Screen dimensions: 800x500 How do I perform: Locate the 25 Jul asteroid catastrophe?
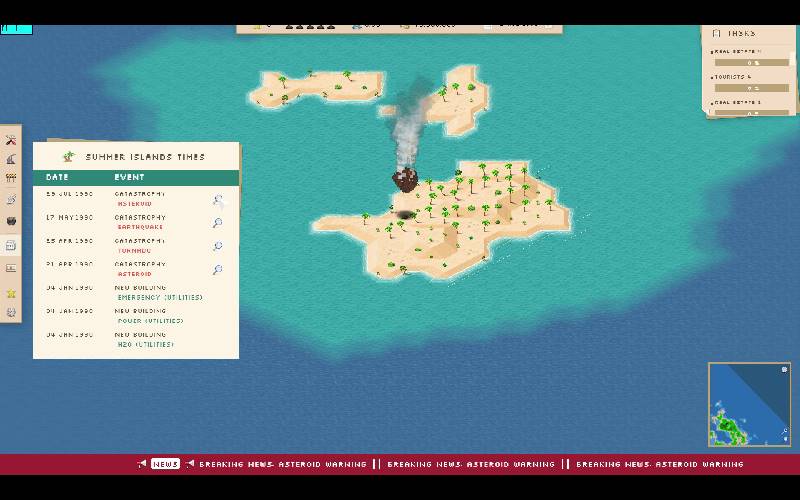[217, 199]
